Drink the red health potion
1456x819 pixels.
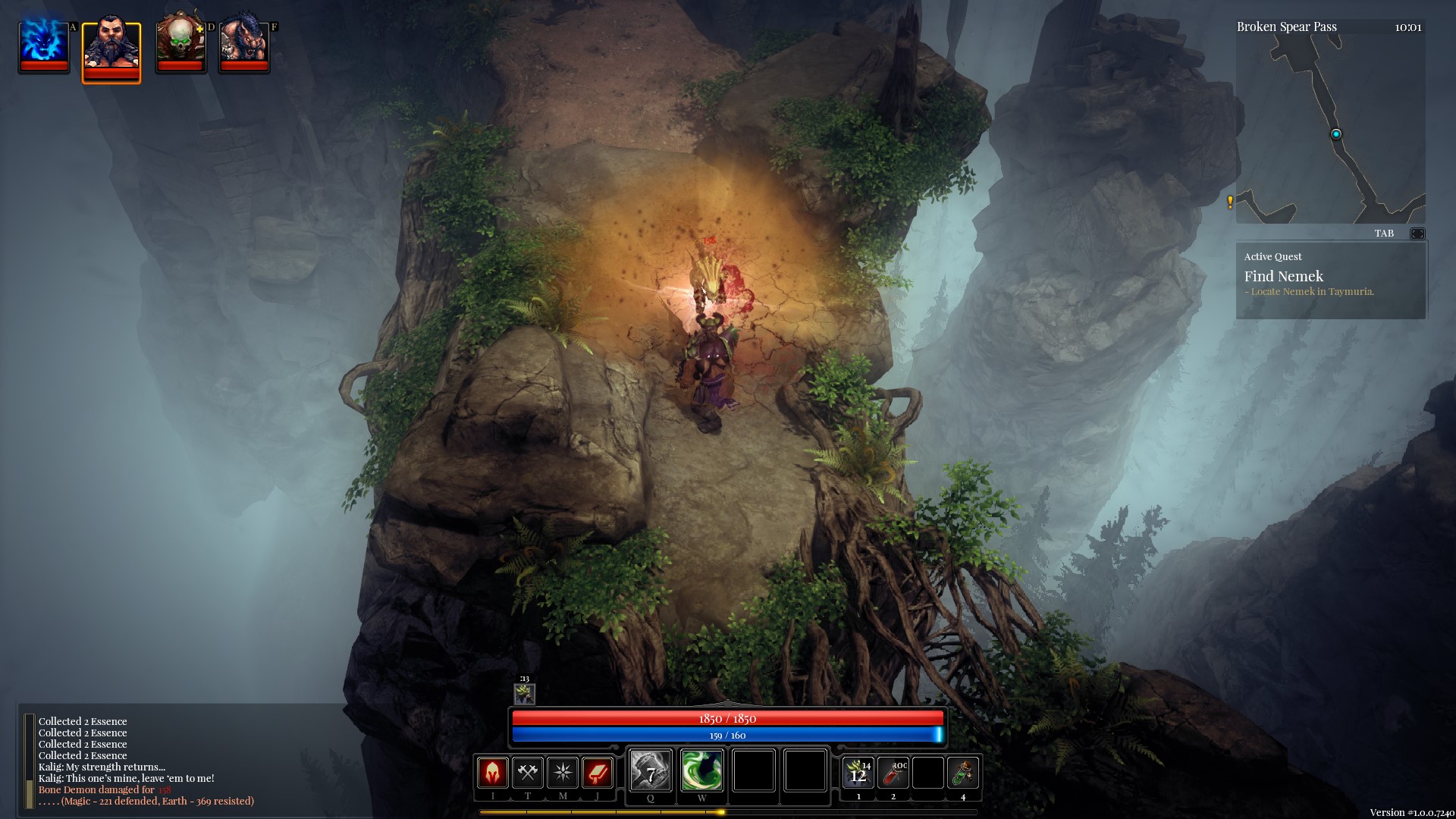893,773
